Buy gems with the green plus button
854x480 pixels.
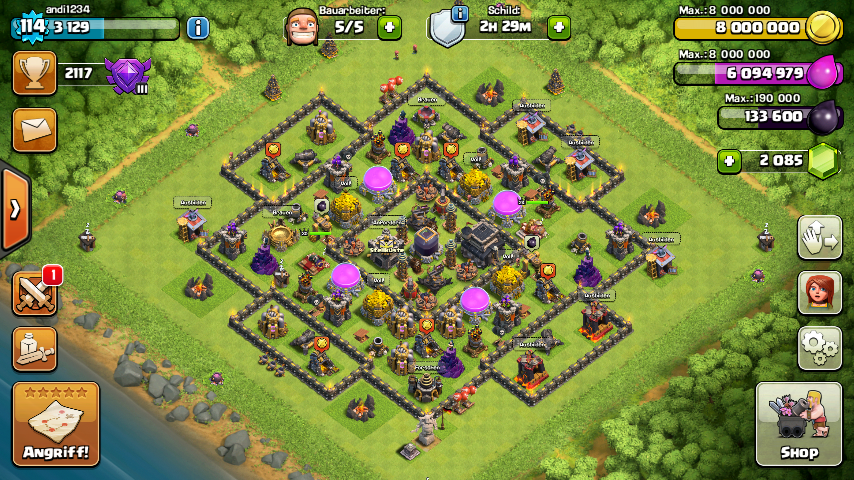pyautogui.click(x=730, y=160)
